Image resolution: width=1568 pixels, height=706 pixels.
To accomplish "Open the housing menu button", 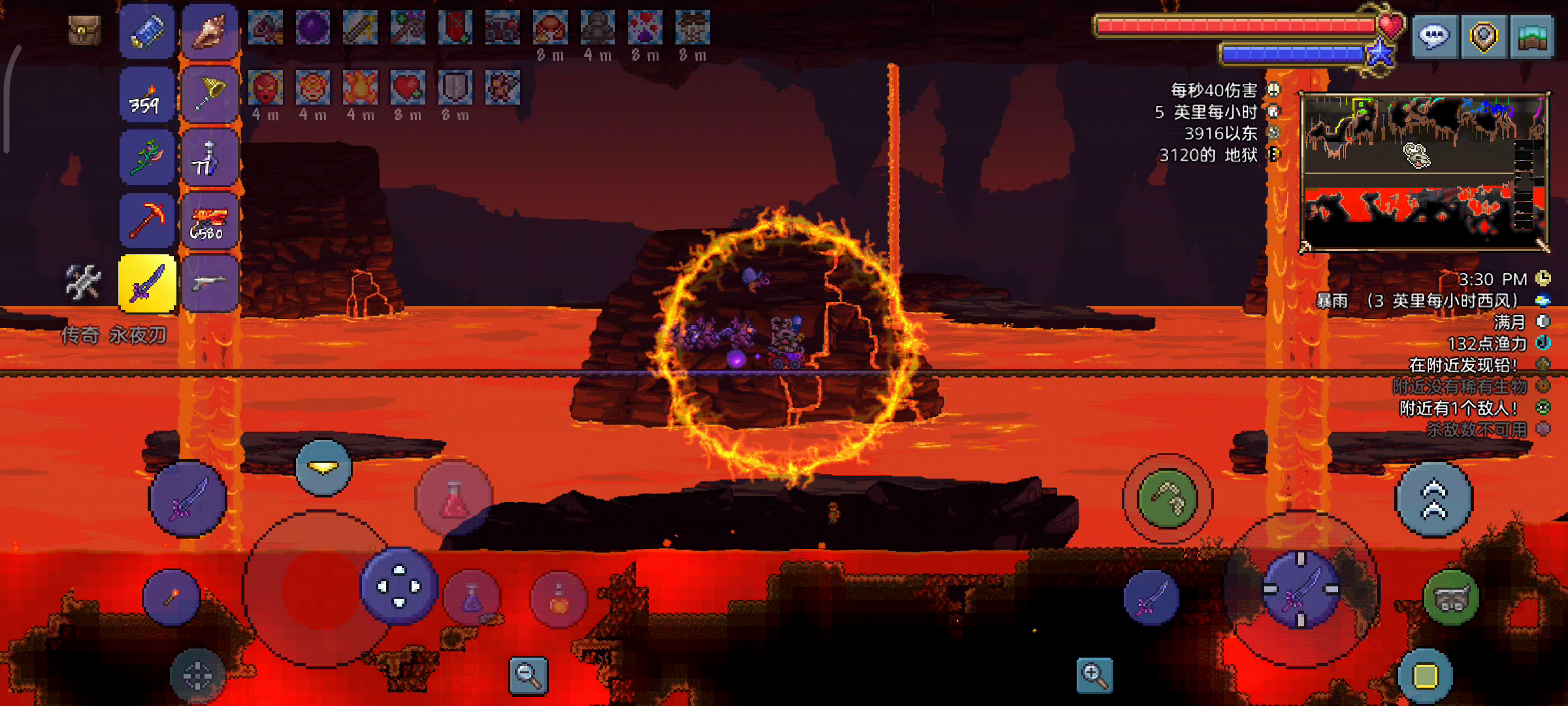I will pos(1532,37).
